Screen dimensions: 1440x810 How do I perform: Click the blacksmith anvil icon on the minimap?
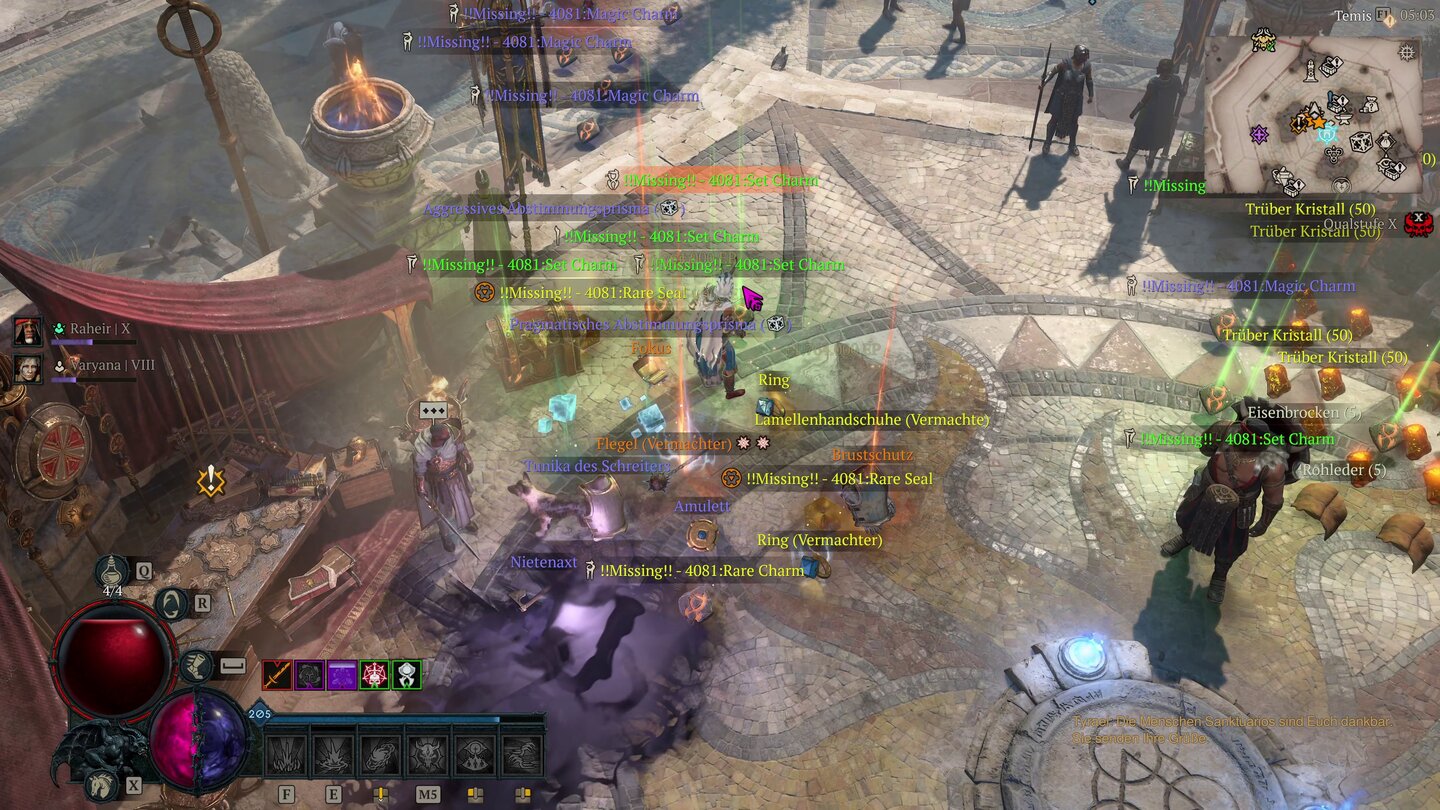(1343, 118)
